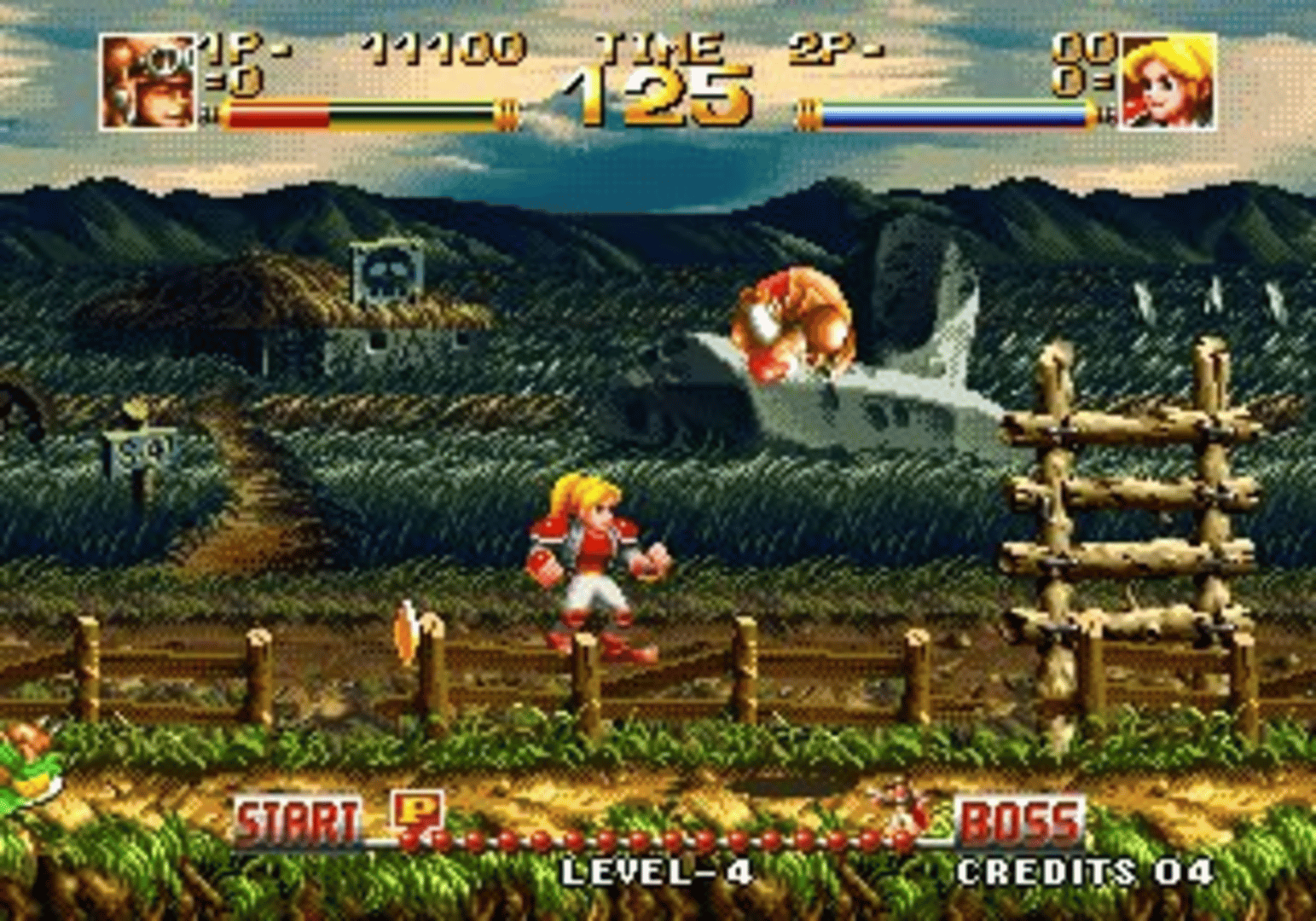Click the red-green 1P health bar

[x=358, y=109]
